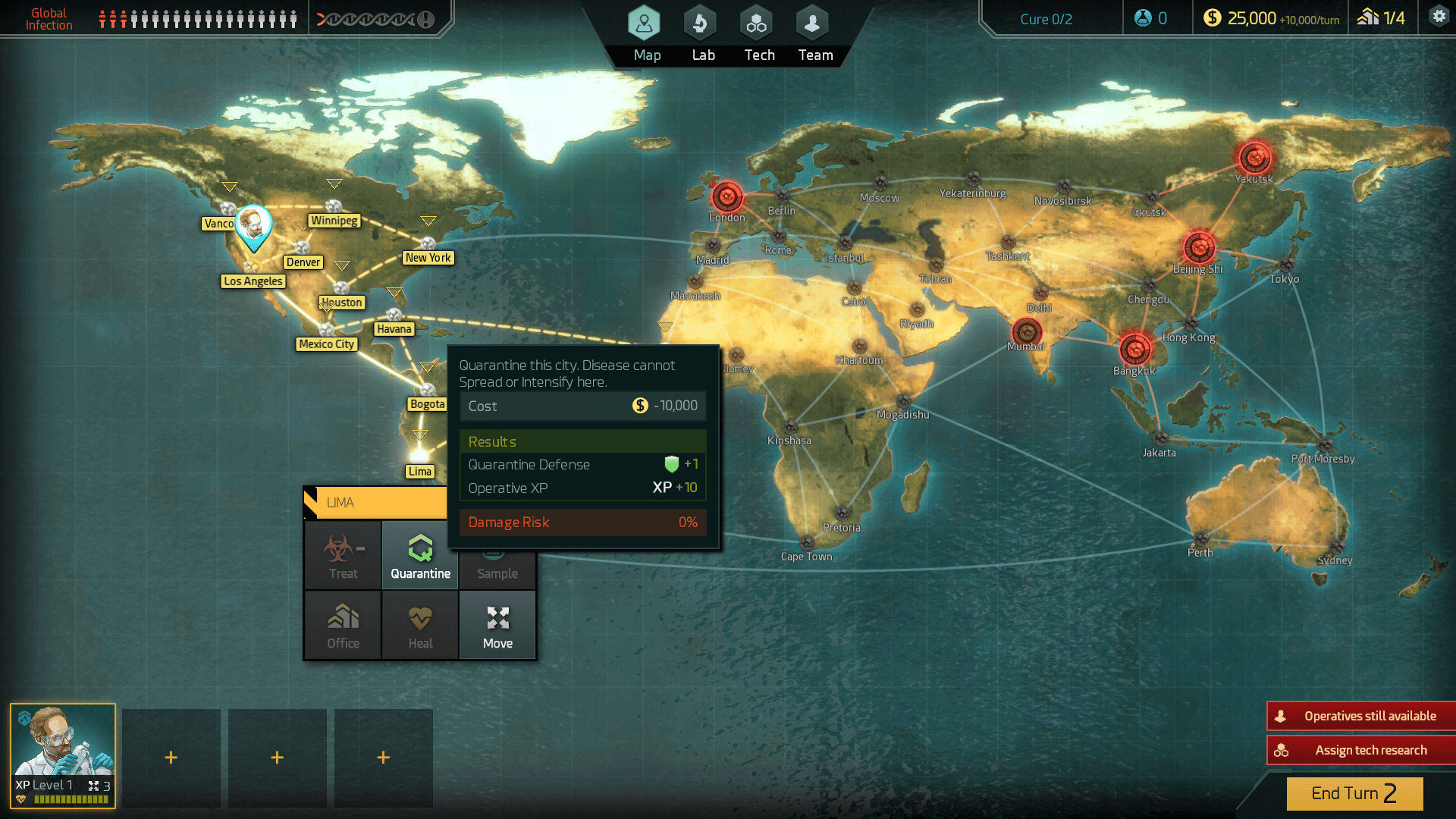Open the Tech tab
Viewport: 1456px width, 819px height.
pos(758,34)
